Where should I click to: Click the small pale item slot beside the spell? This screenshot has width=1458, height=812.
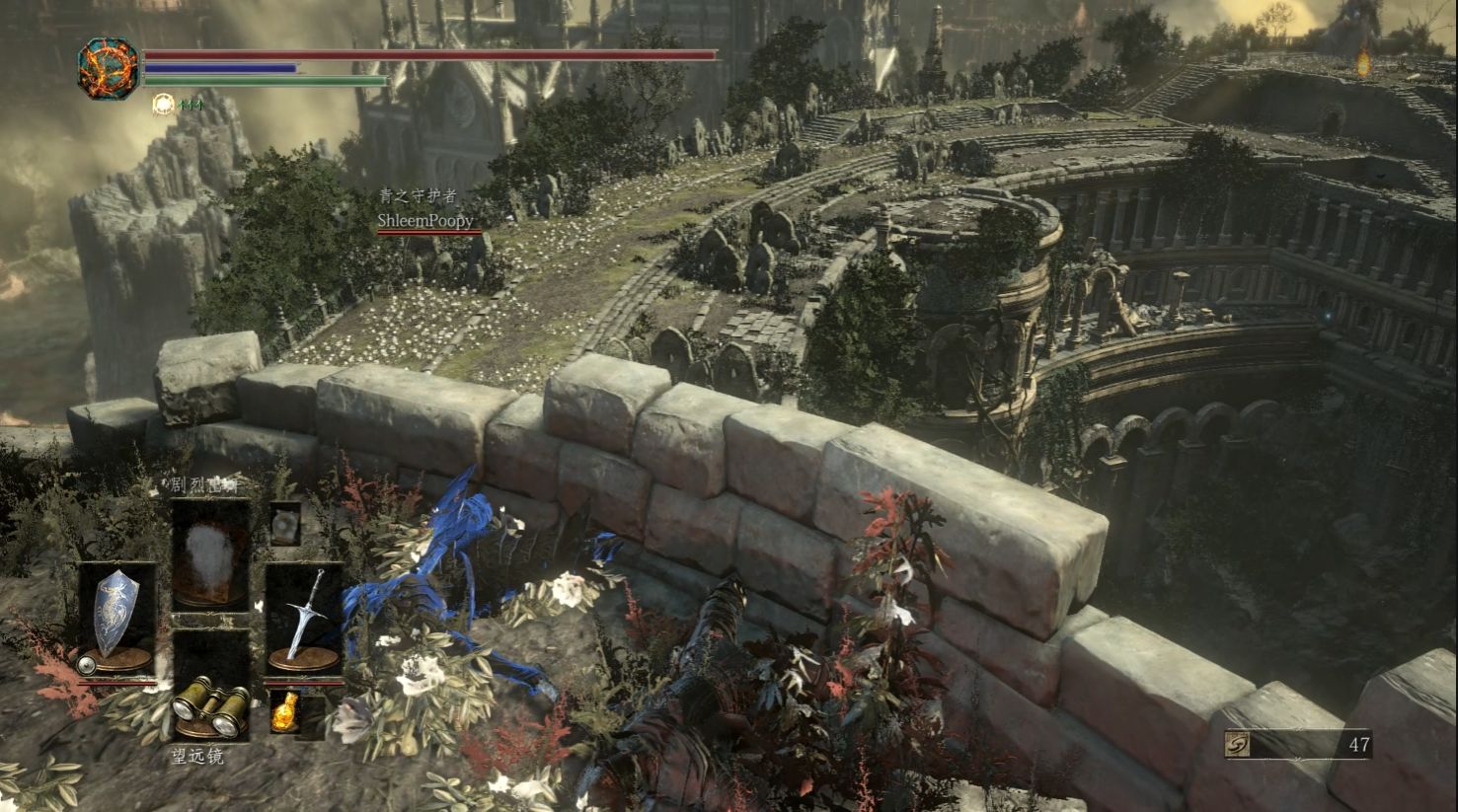click(x=285, y=523)
